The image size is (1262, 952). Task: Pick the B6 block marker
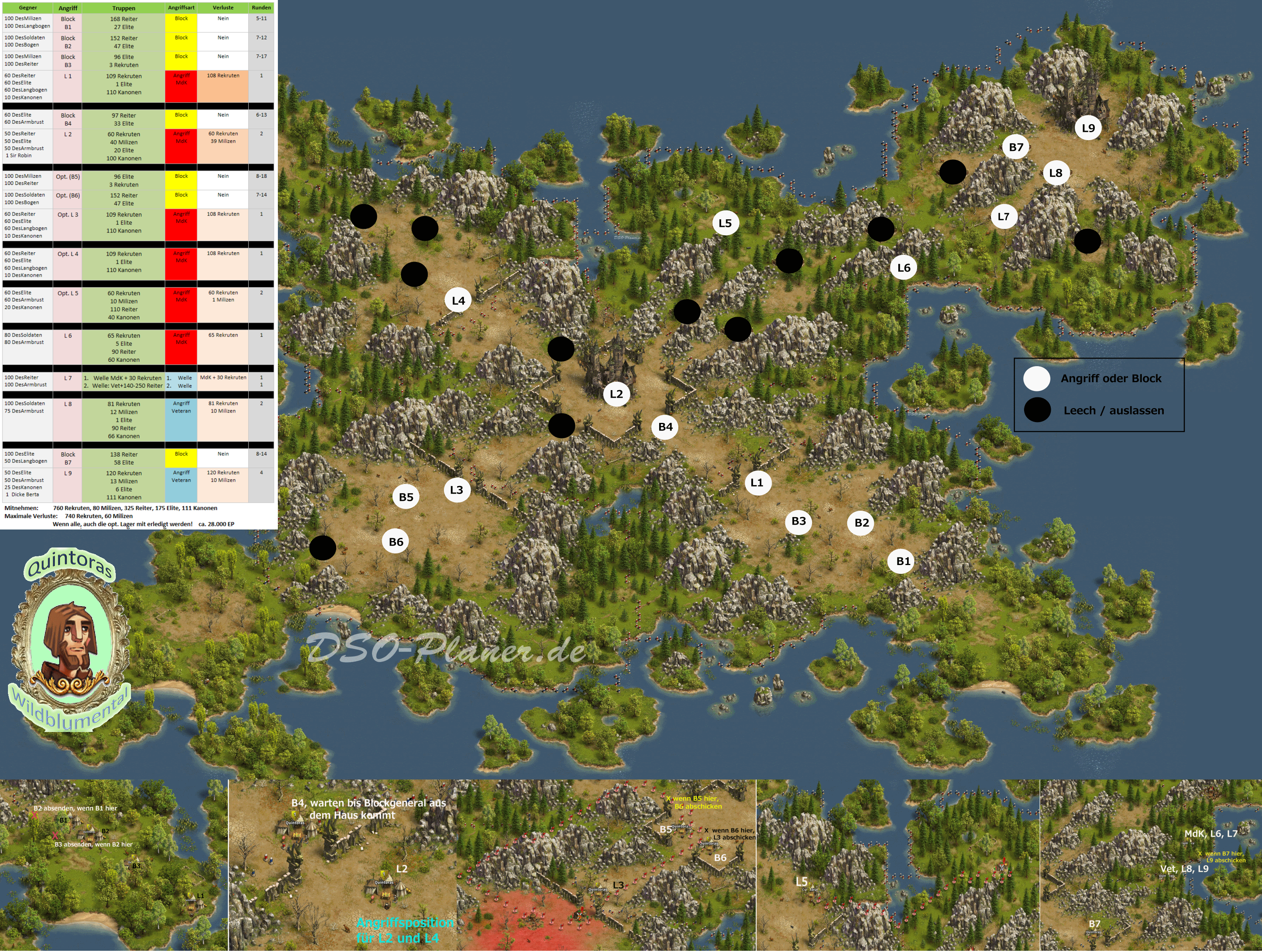396,542
